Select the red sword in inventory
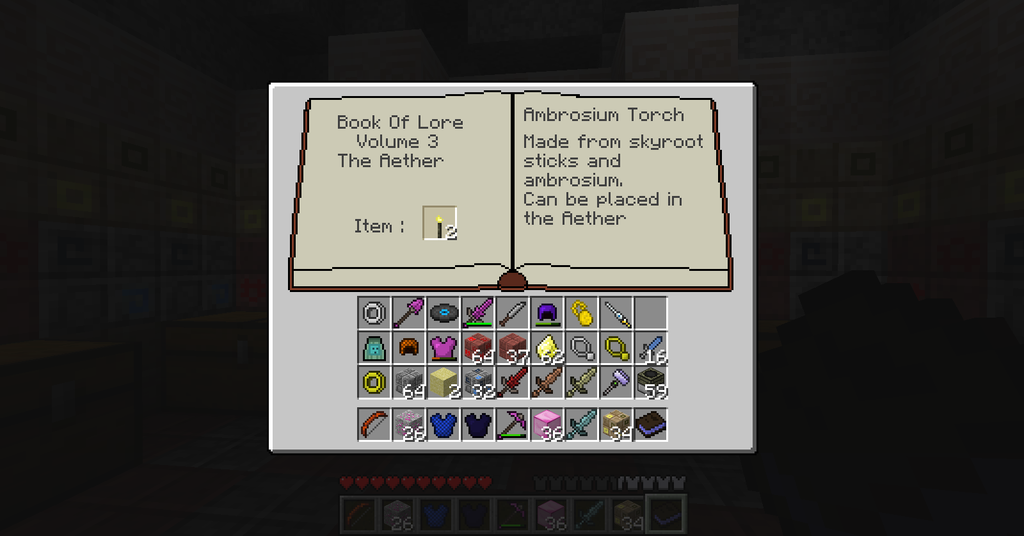 [x=512, y=382]
